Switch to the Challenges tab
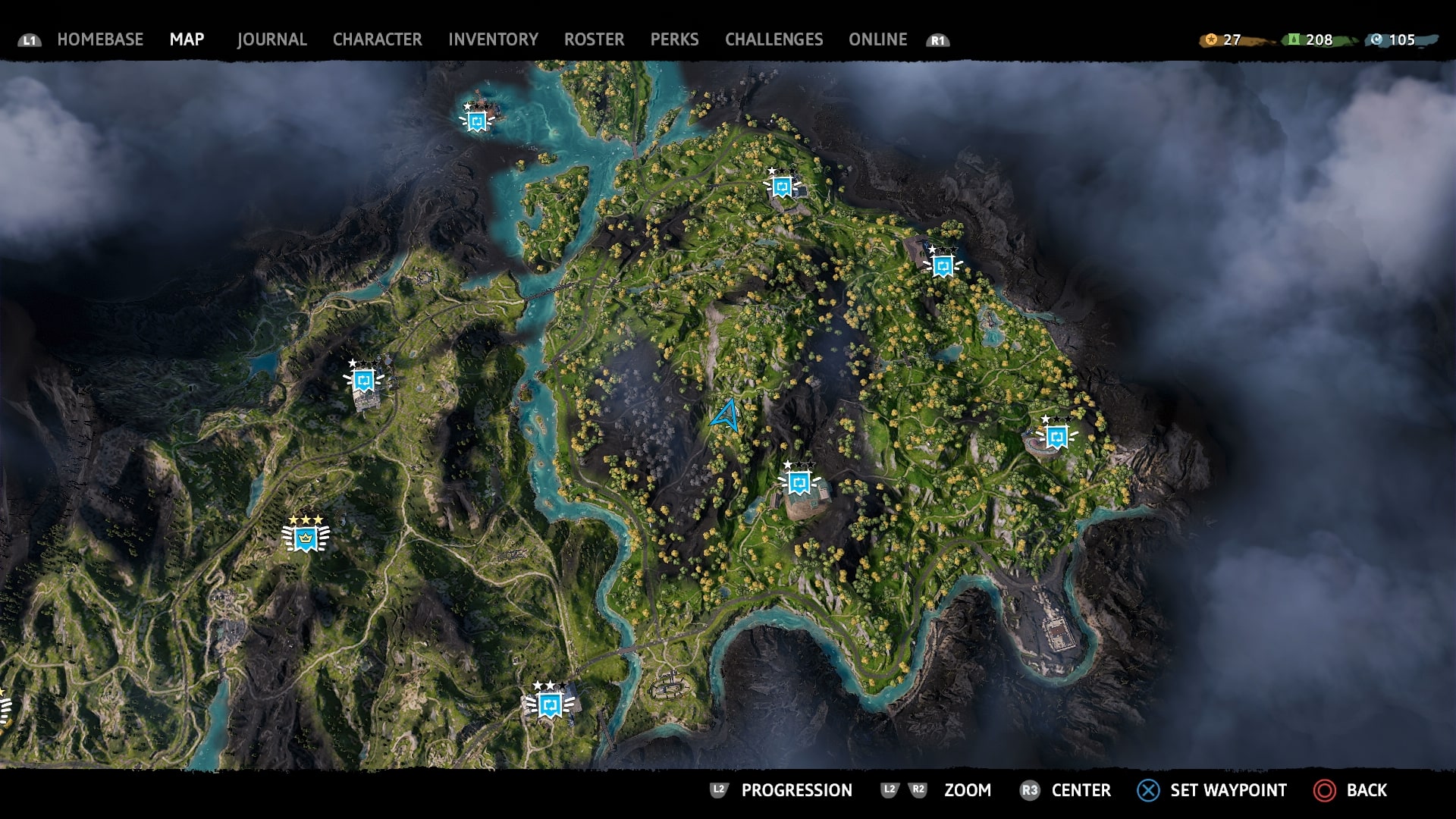Viewport: 1456px width, 819px height. (773, 39)
